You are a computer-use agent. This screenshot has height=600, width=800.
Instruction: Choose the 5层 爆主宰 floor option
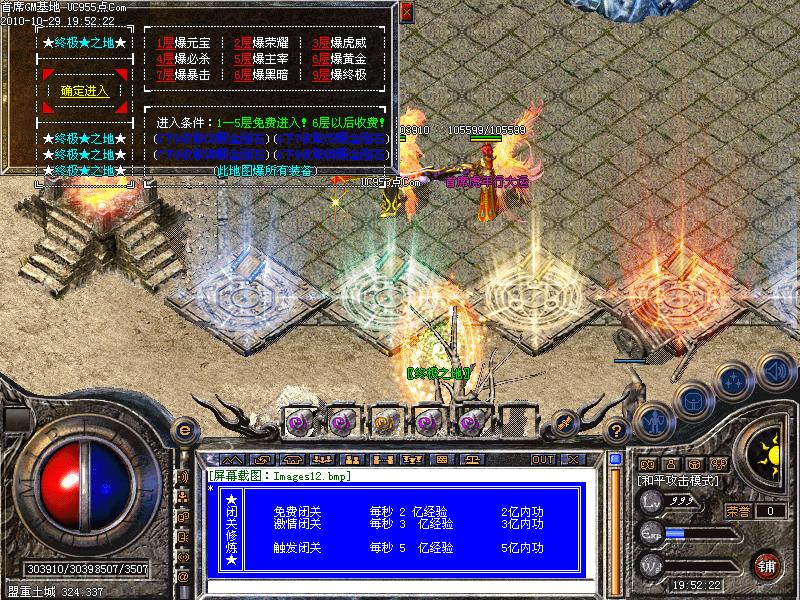click(x=259, y=59)
